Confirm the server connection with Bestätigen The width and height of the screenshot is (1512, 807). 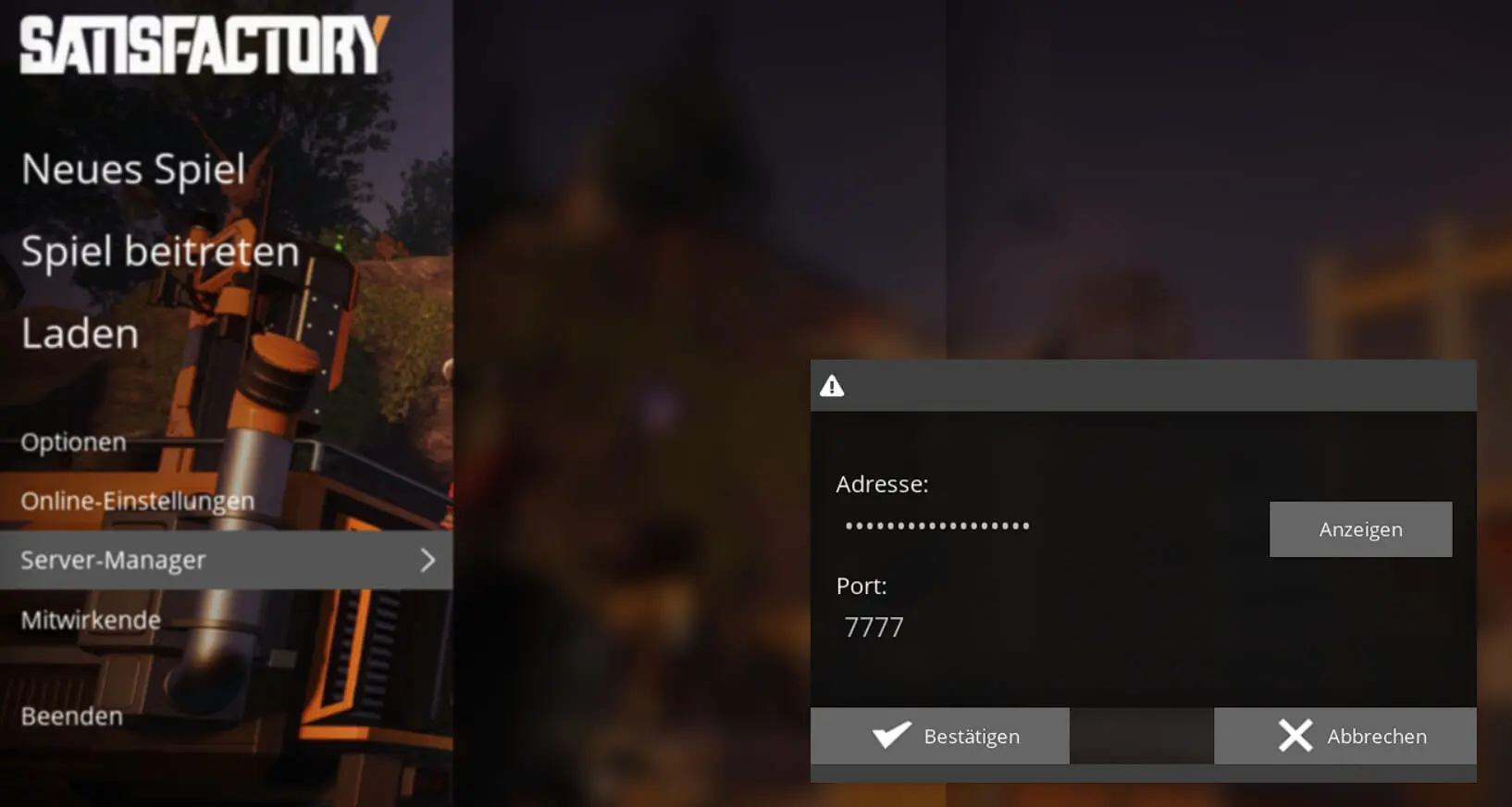[x=972, y=736]
